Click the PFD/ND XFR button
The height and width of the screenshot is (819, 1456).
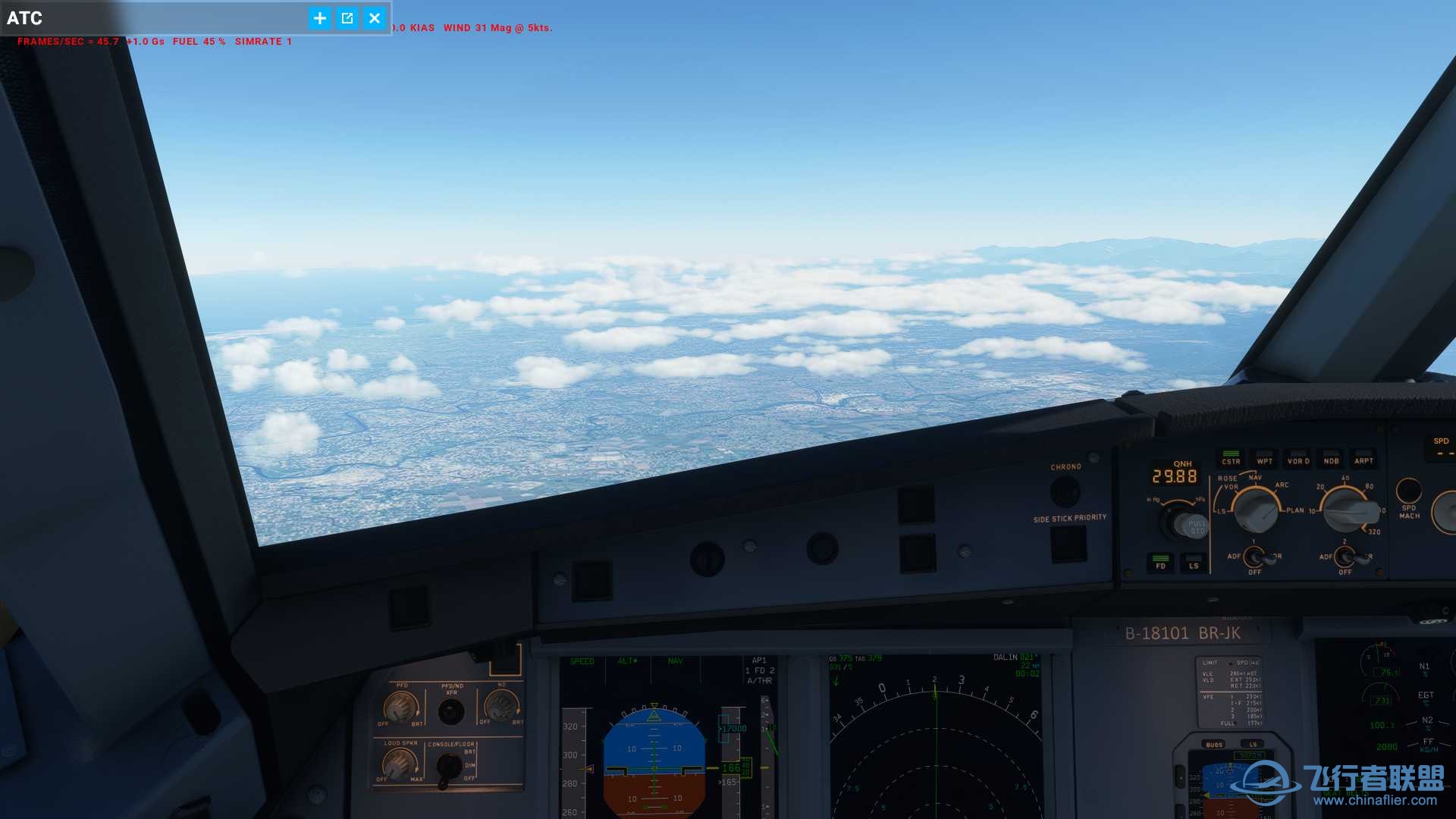tap(451, 712)
